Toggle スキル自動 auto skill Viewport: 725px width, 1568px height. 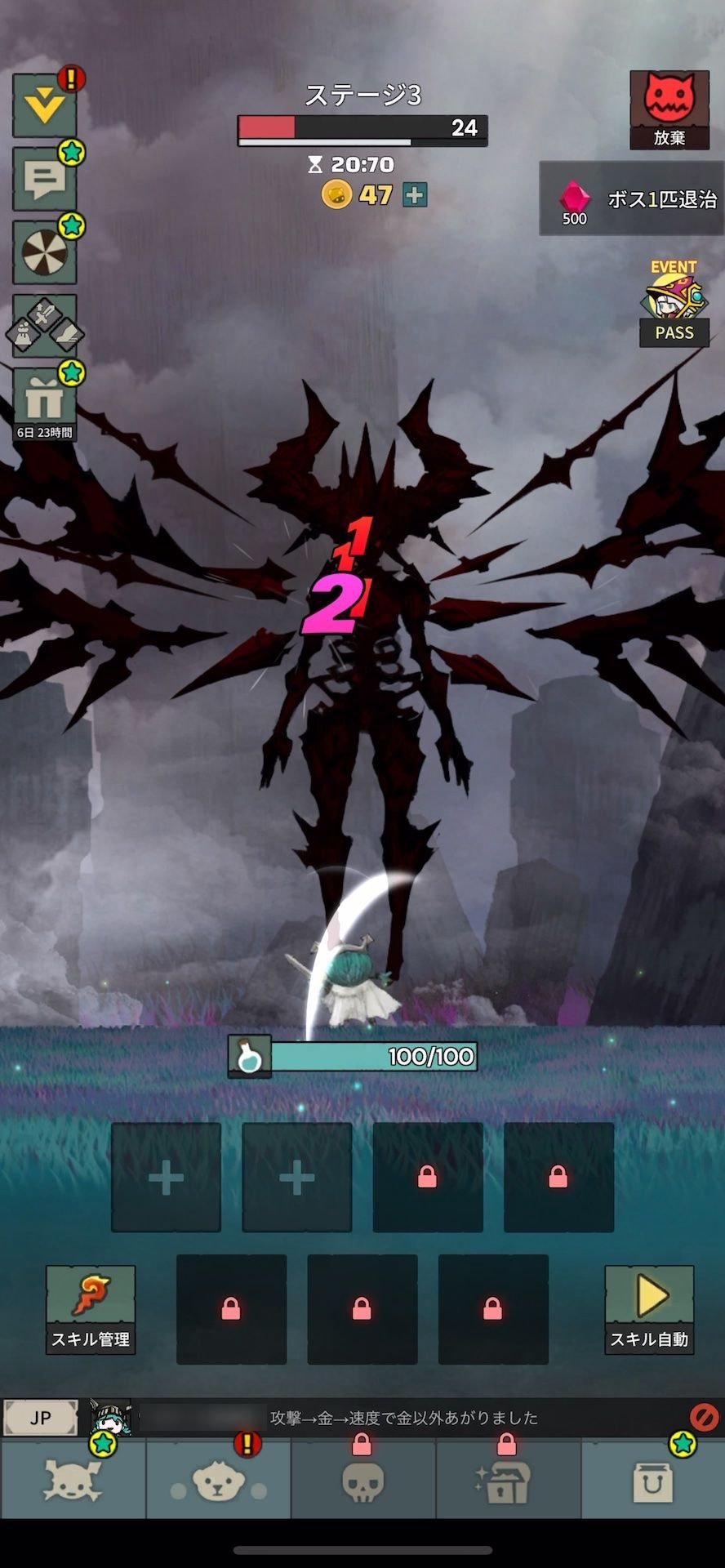click(649, 1309)
